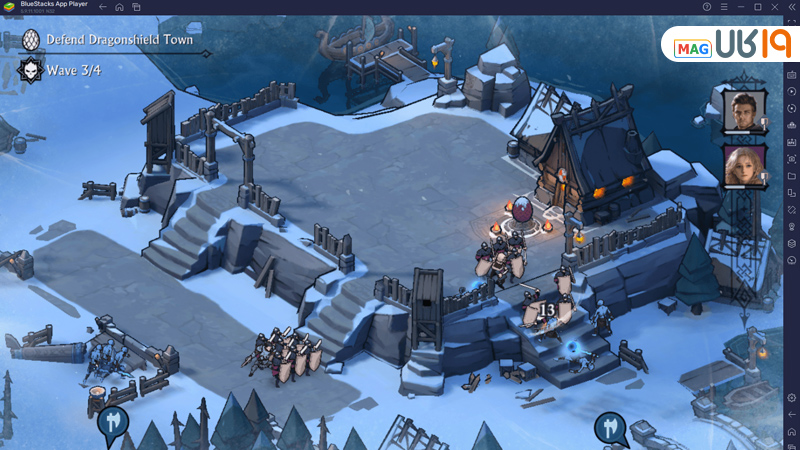Select the male hero portrait

[743, 110]
